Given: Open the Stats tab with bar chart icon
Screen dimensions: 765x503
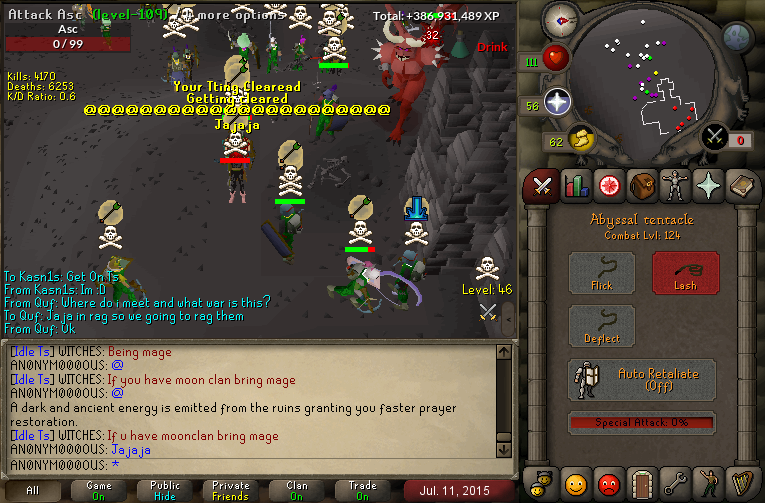Looking at the screenshot, I should (x=575, y=185).
